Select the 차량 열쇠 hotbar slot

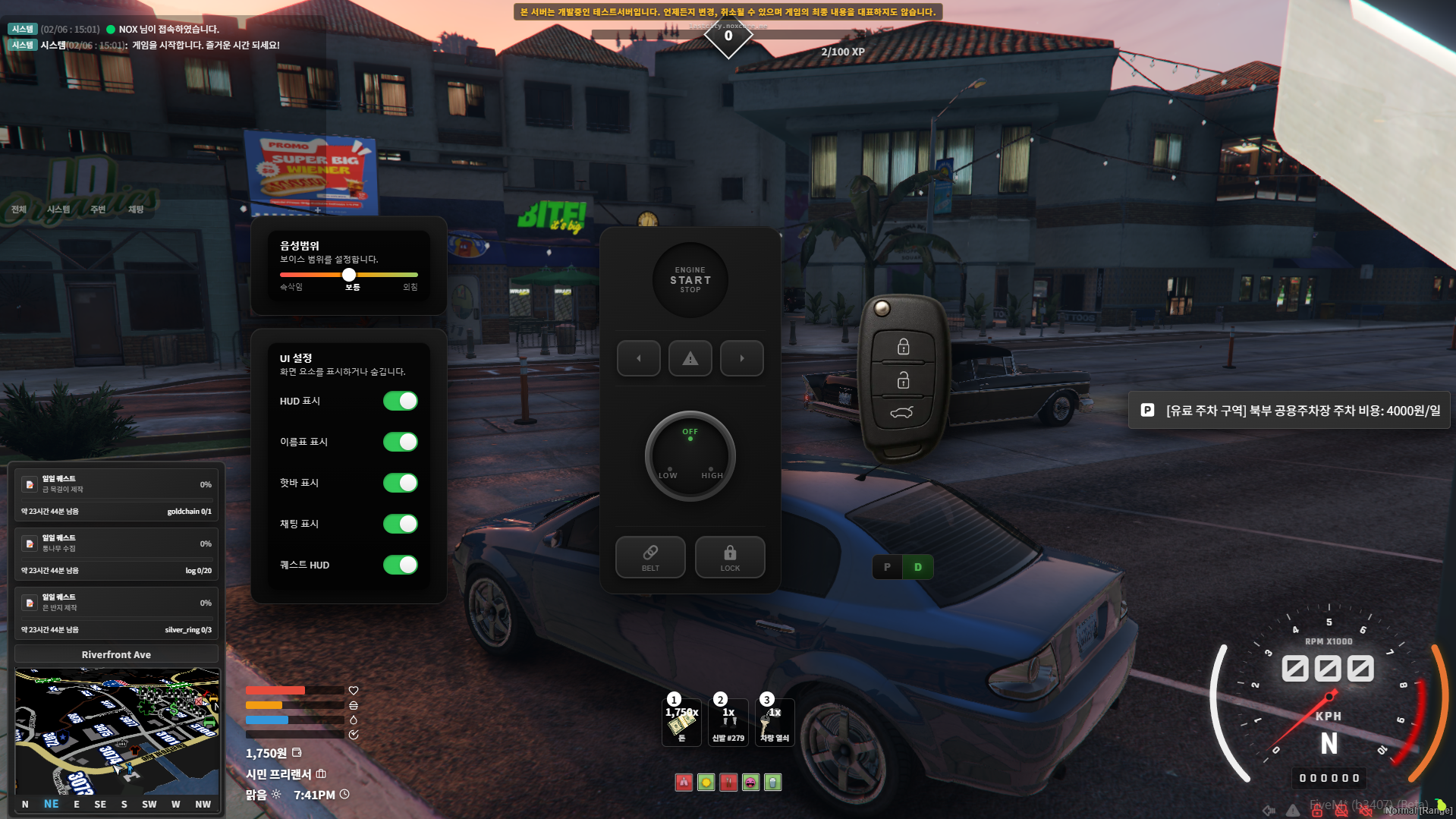coord(775,723)
